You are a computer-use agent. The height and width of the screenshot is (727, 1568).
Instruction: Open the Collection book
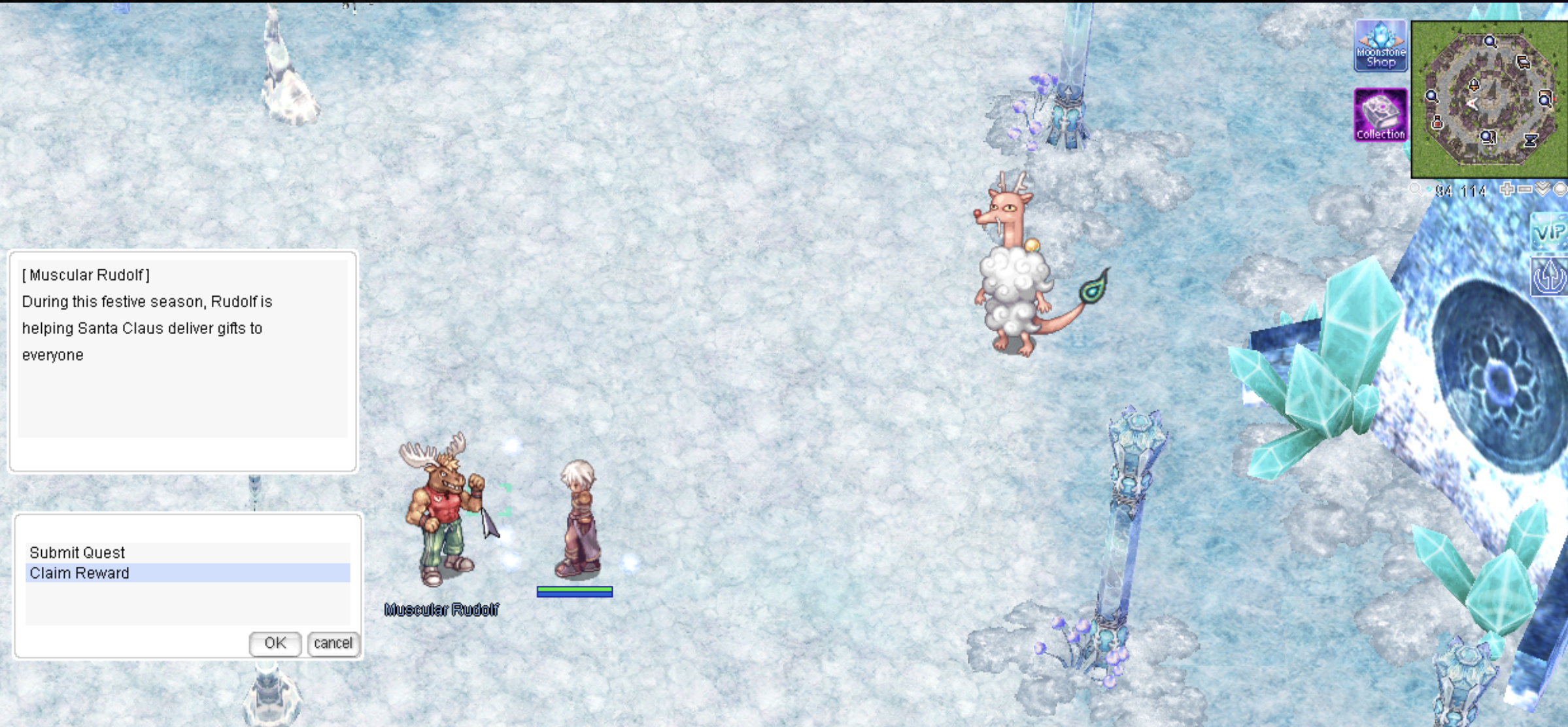(x=1380, y=114)
